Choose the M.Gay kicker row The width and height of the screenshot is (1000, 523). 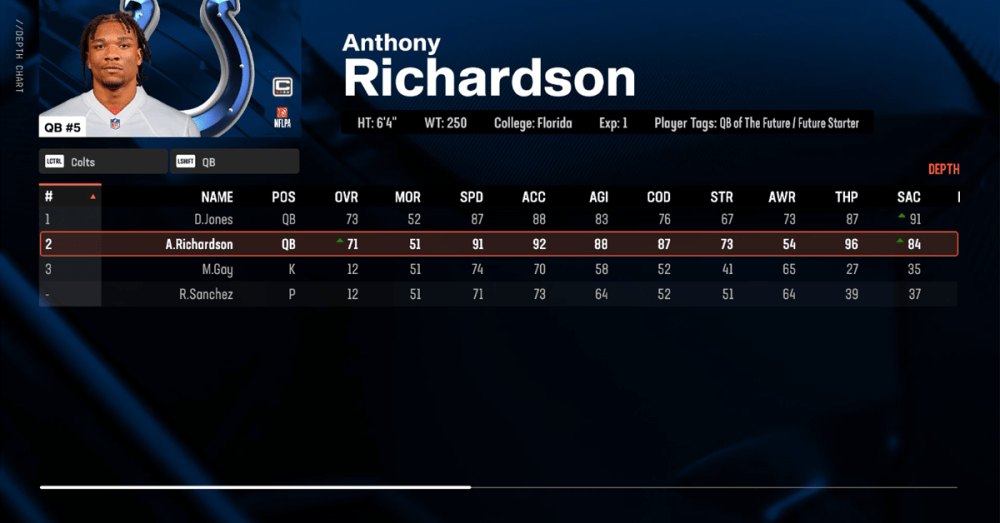tap(498, 269)
